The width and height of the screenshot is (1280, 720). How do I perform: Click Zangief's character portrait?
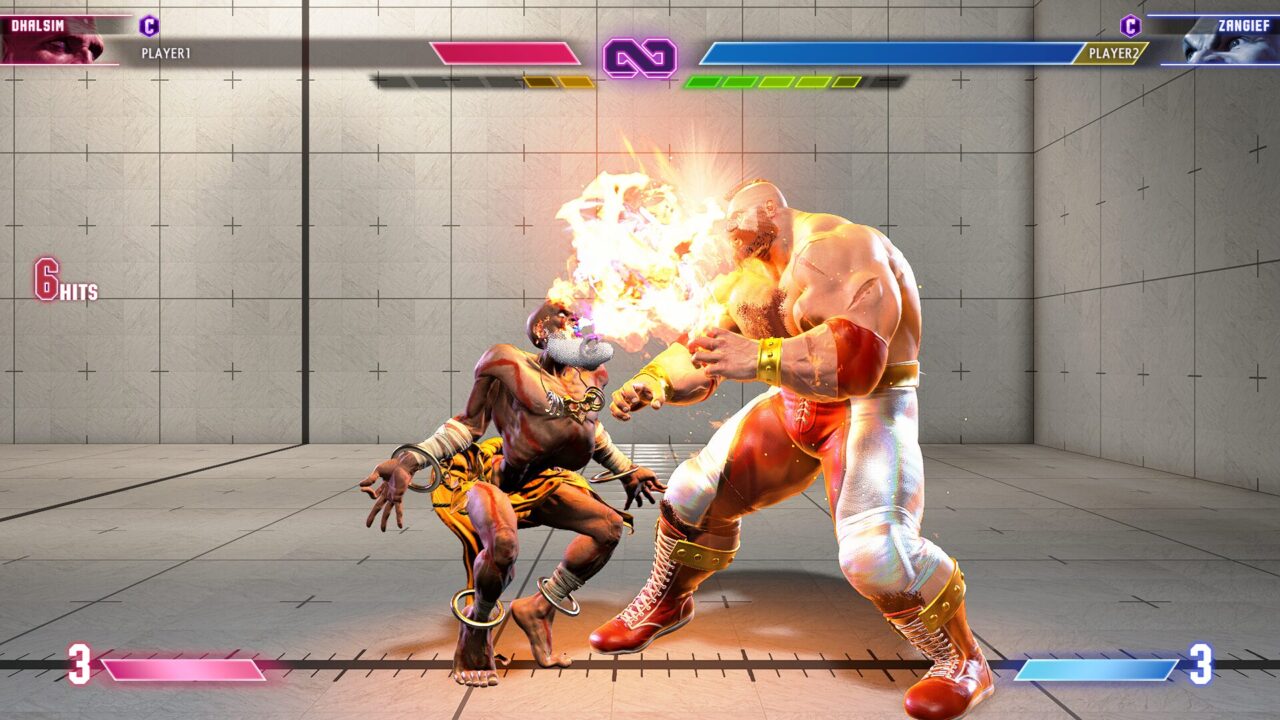[1220, 44]
